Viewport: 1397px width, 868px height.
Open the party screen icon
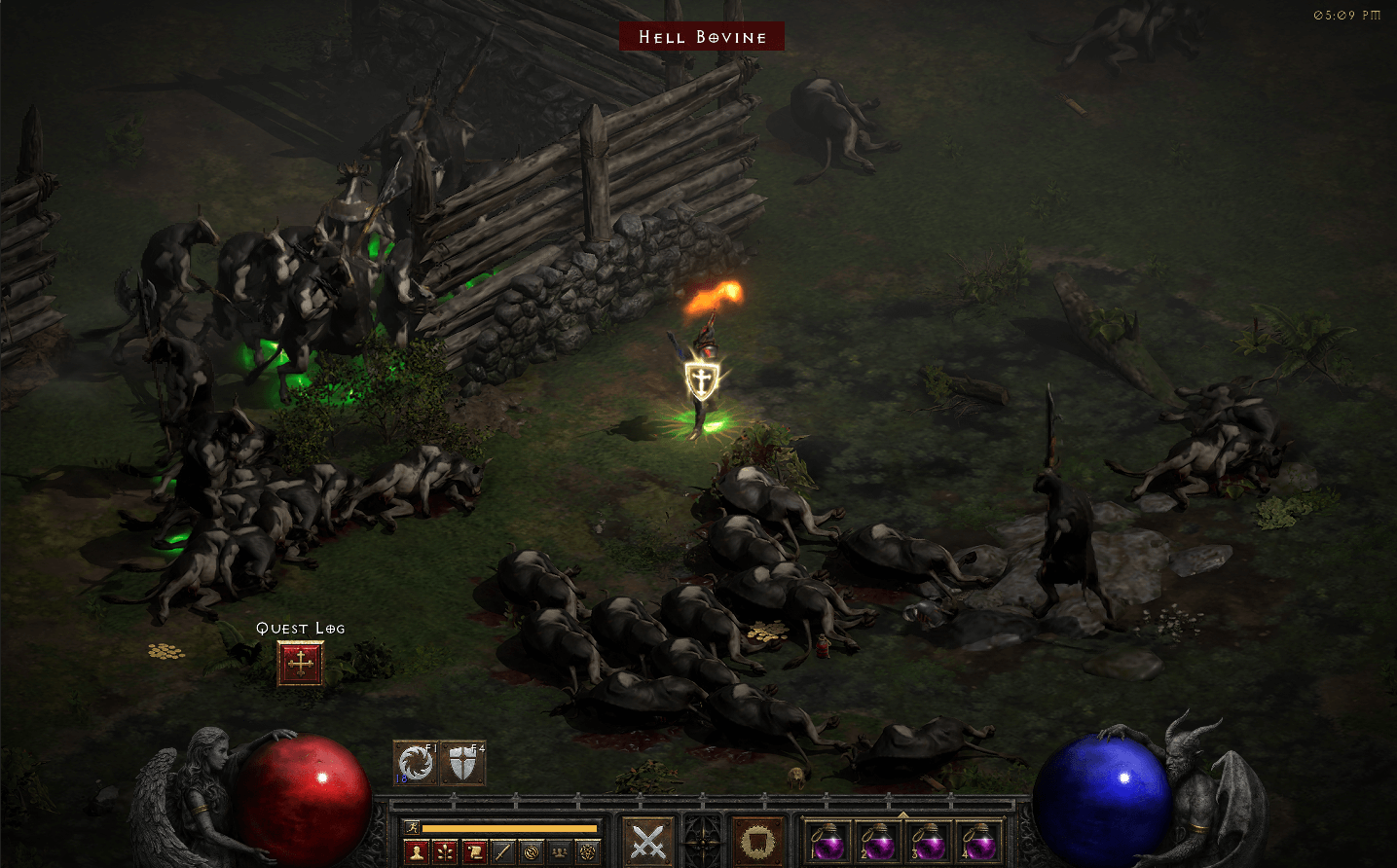tap(558, 851)
